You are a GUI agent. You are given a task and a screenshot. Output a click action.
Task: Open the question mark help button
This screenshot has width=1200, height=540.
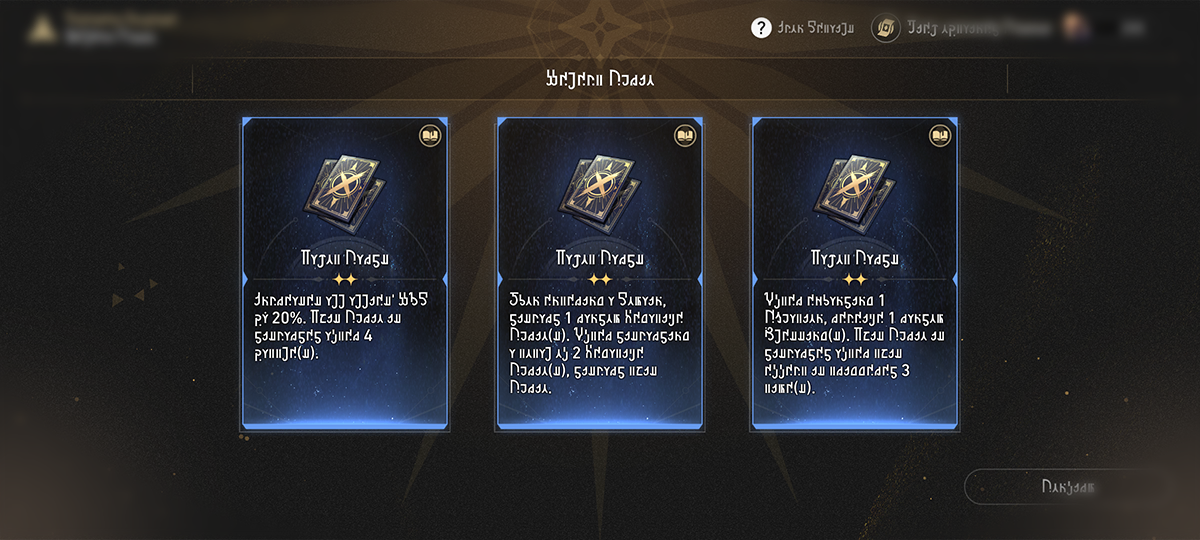point(761,28)
